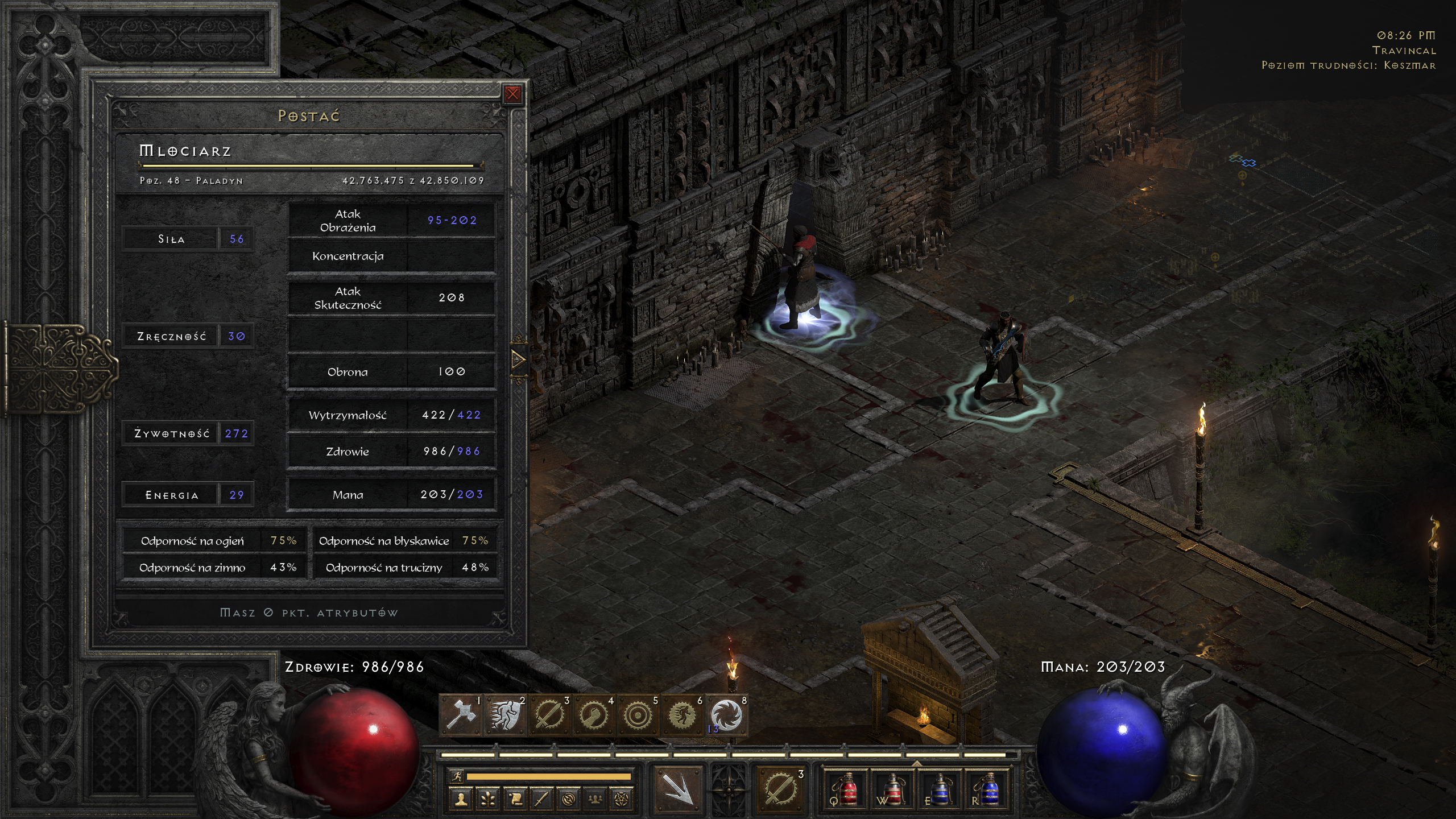Close the Postać character panel
This screenshot has height=819, width=1456.
[x=512, y=94]
